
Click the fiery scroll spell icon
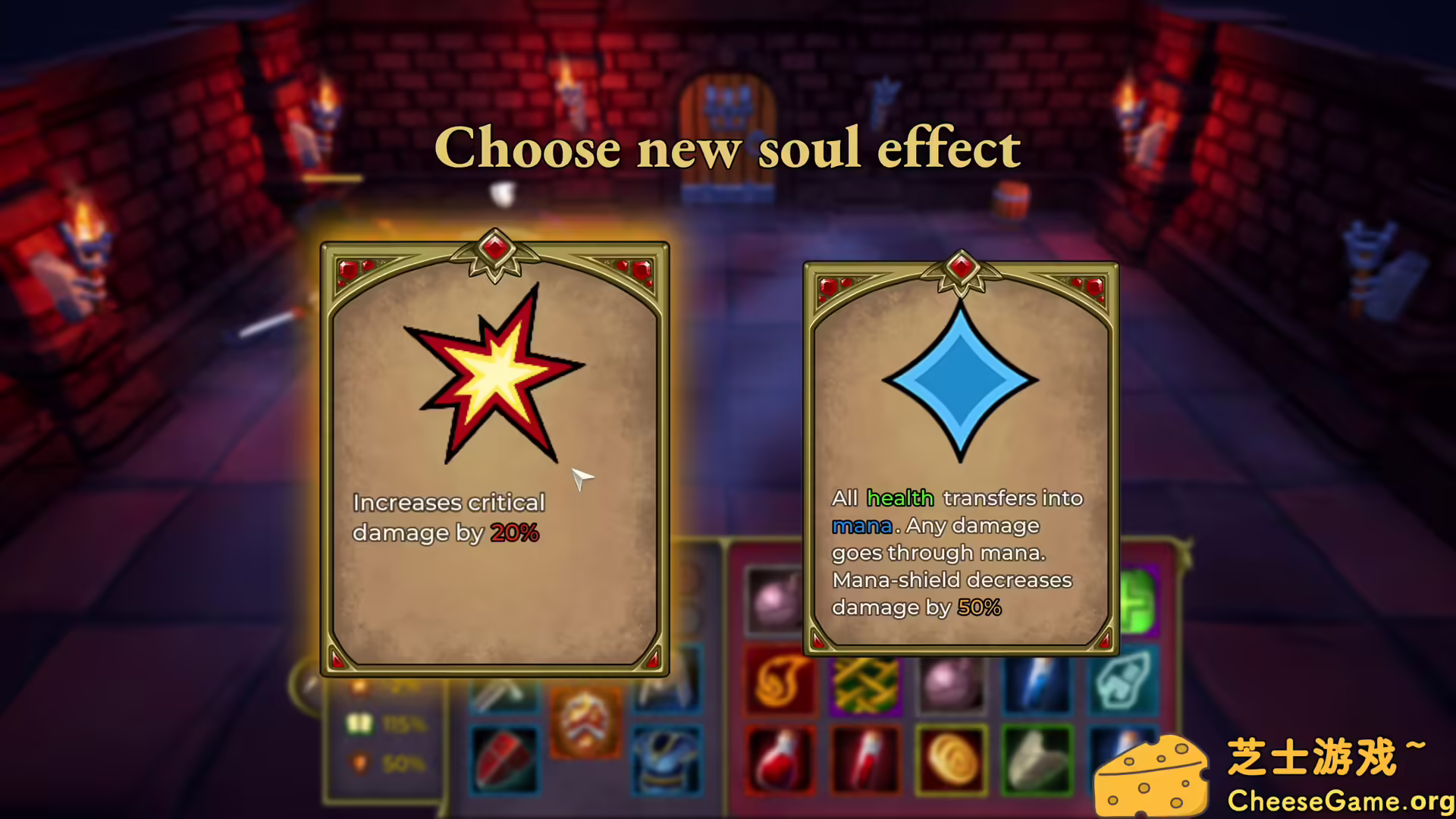[780, 680]
